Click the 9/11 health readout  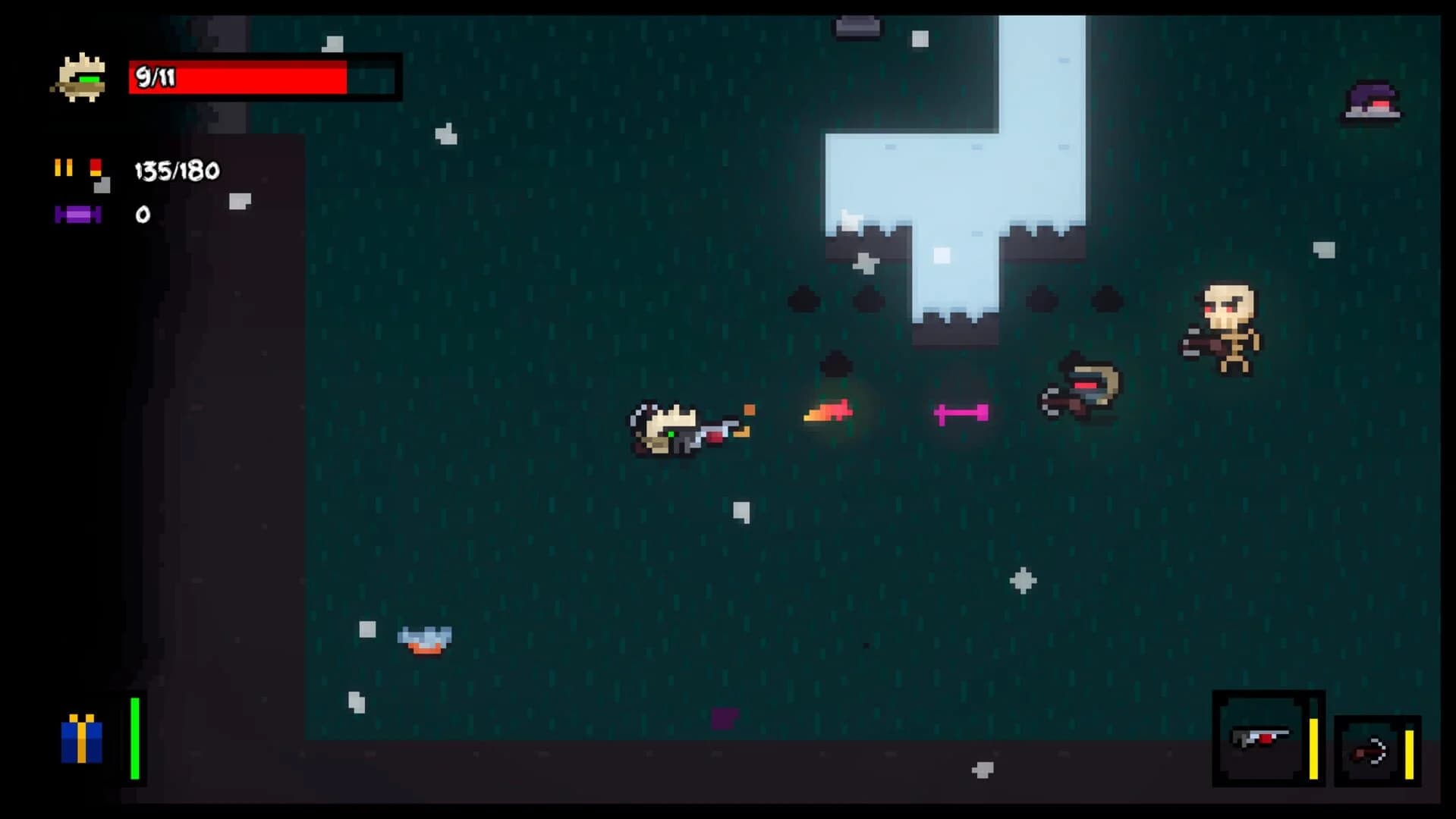point(157,76)
